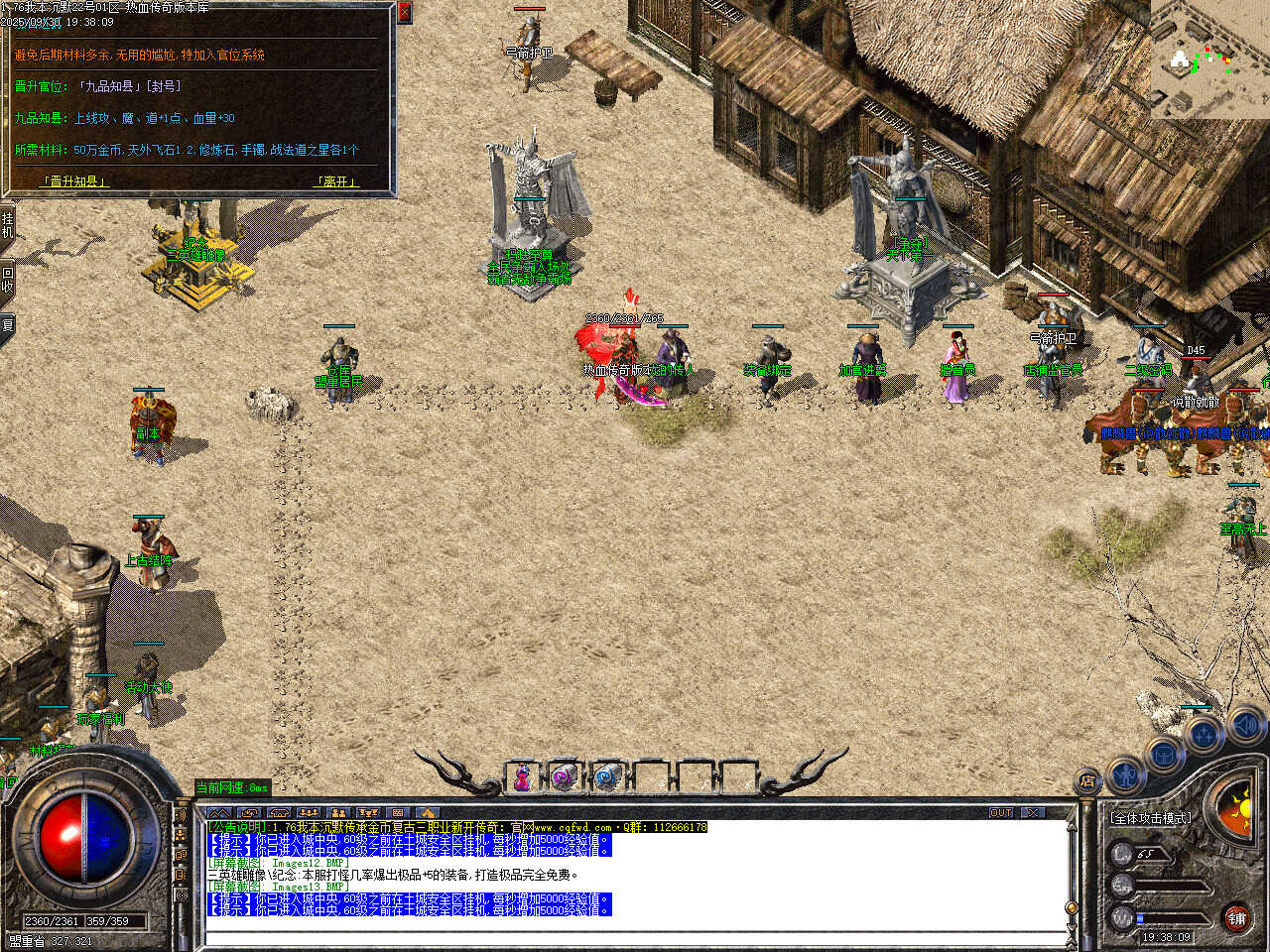Close the NPC dialog with red X
1270x952 pixels.
click(404, 13)
